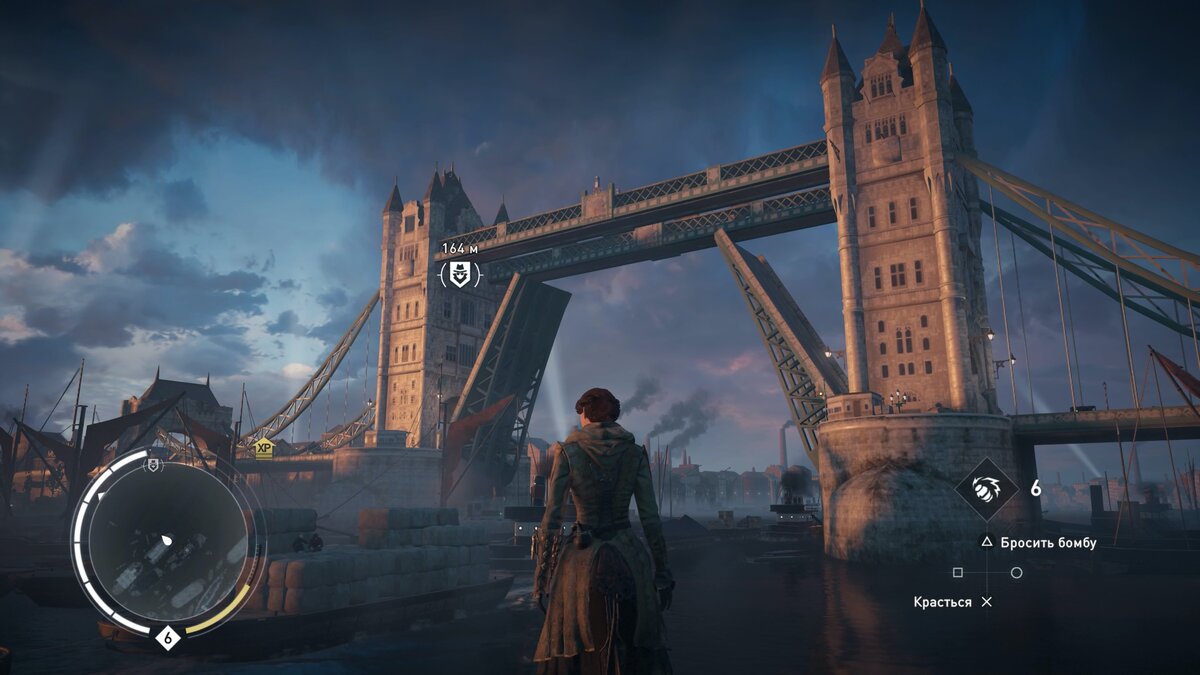Image resolution: width=1200 pixels, height=675 pixels.
Task: Select the bomb tool icon
Action: [x=986, y=489]
